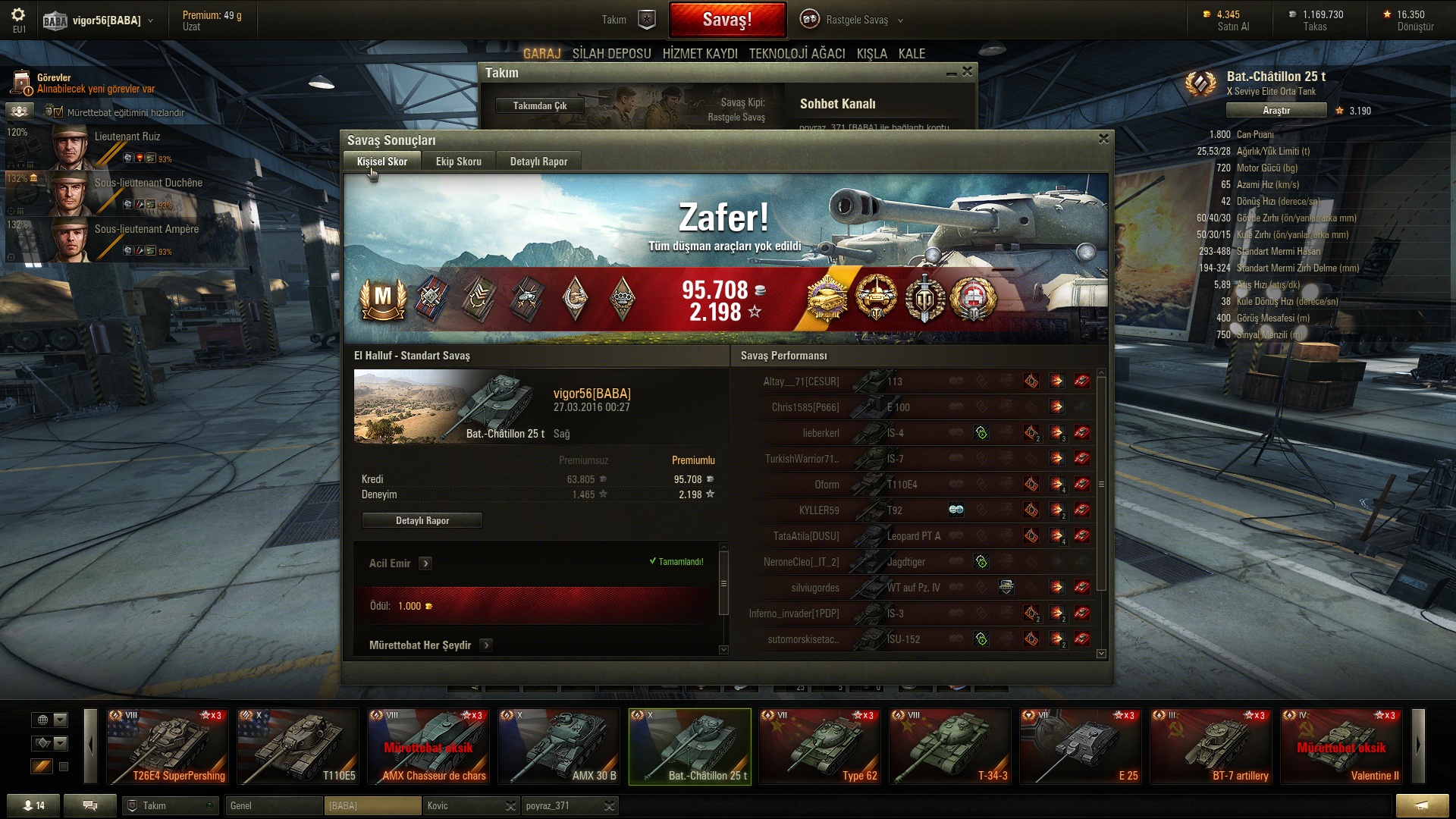
Task: Switch to the Ekip Skoru tab
Action: tap(458, 162)
